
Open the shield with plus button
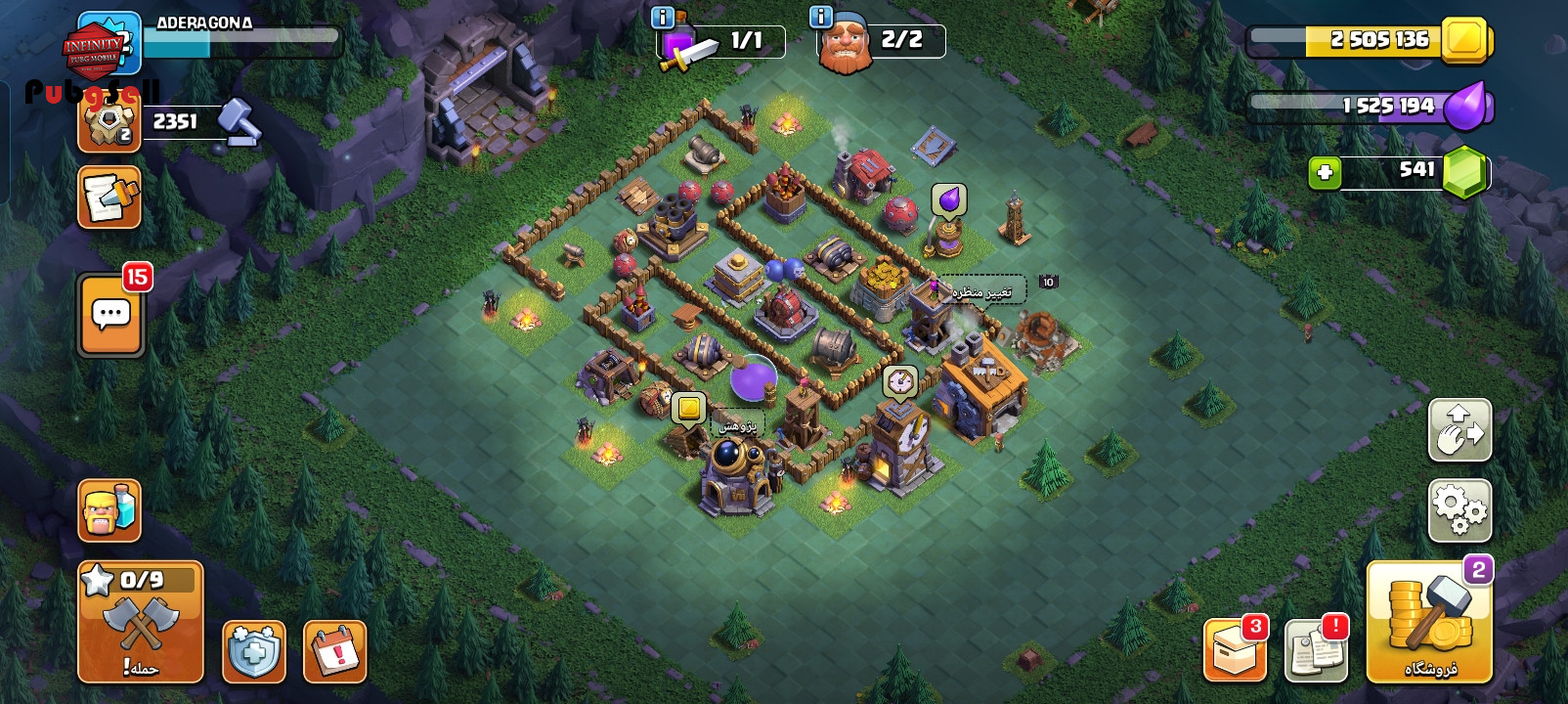(x=254, y=651)
